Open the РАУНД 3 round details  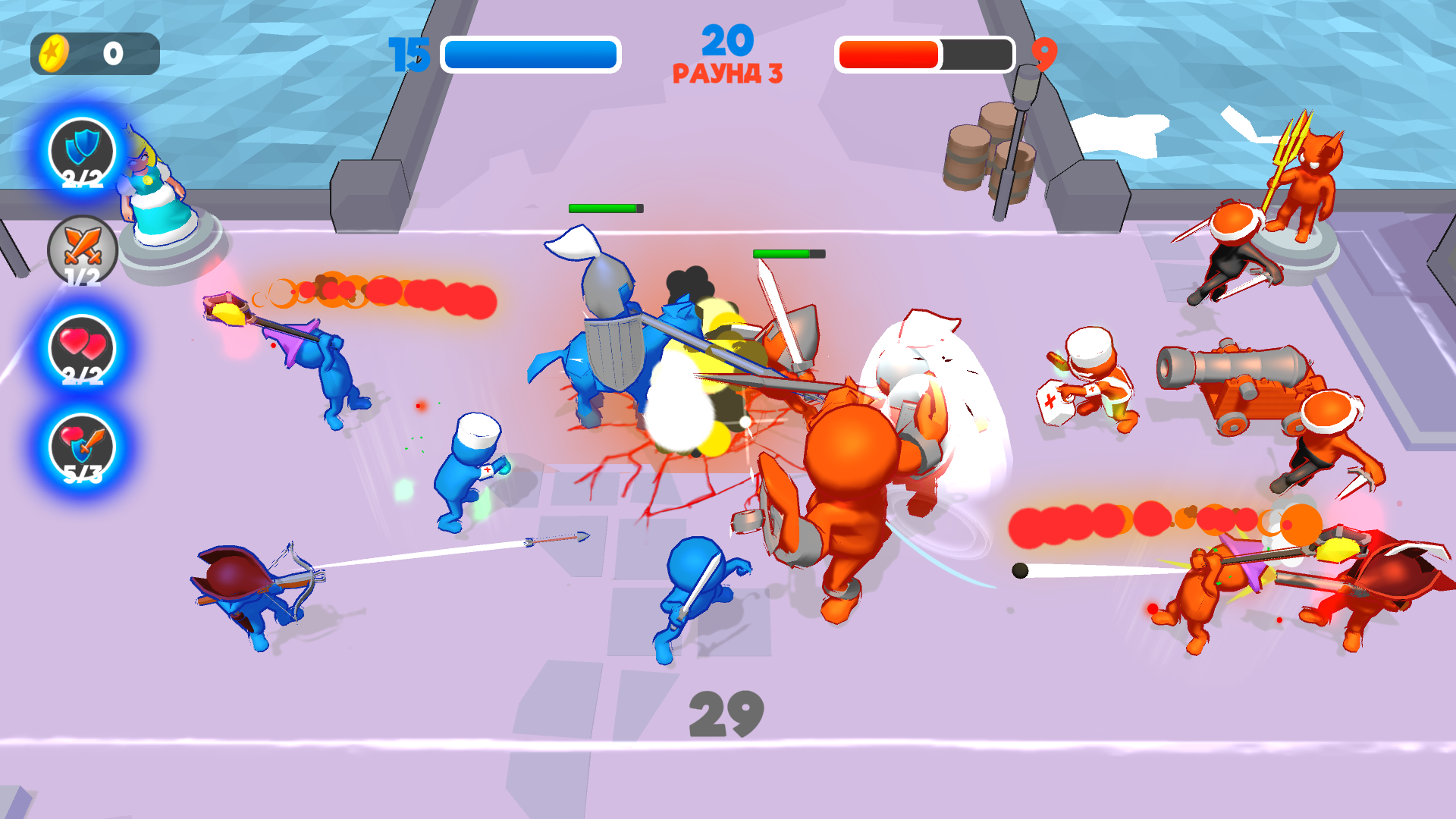[726, 74]
